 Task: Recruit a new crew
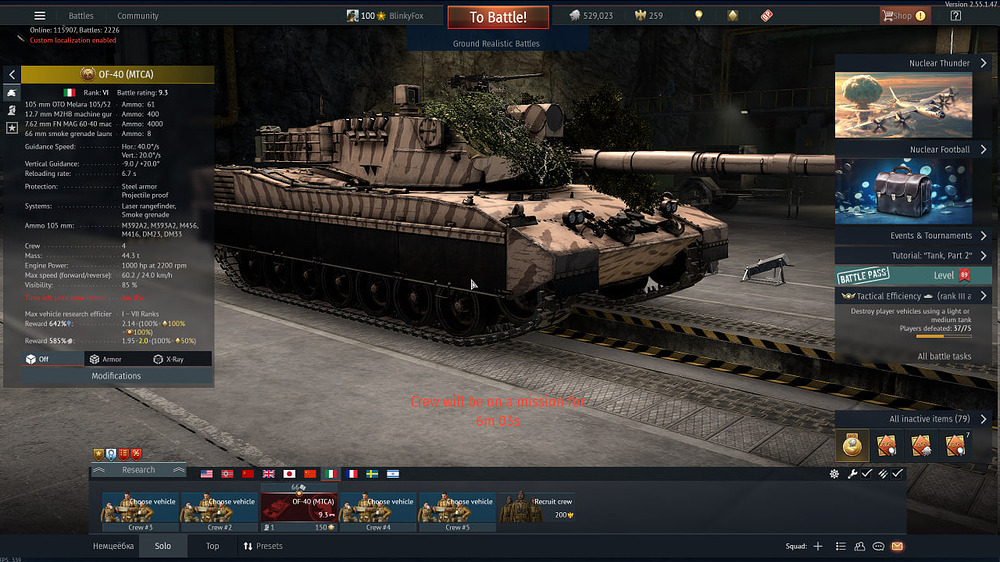coord(537,507)
